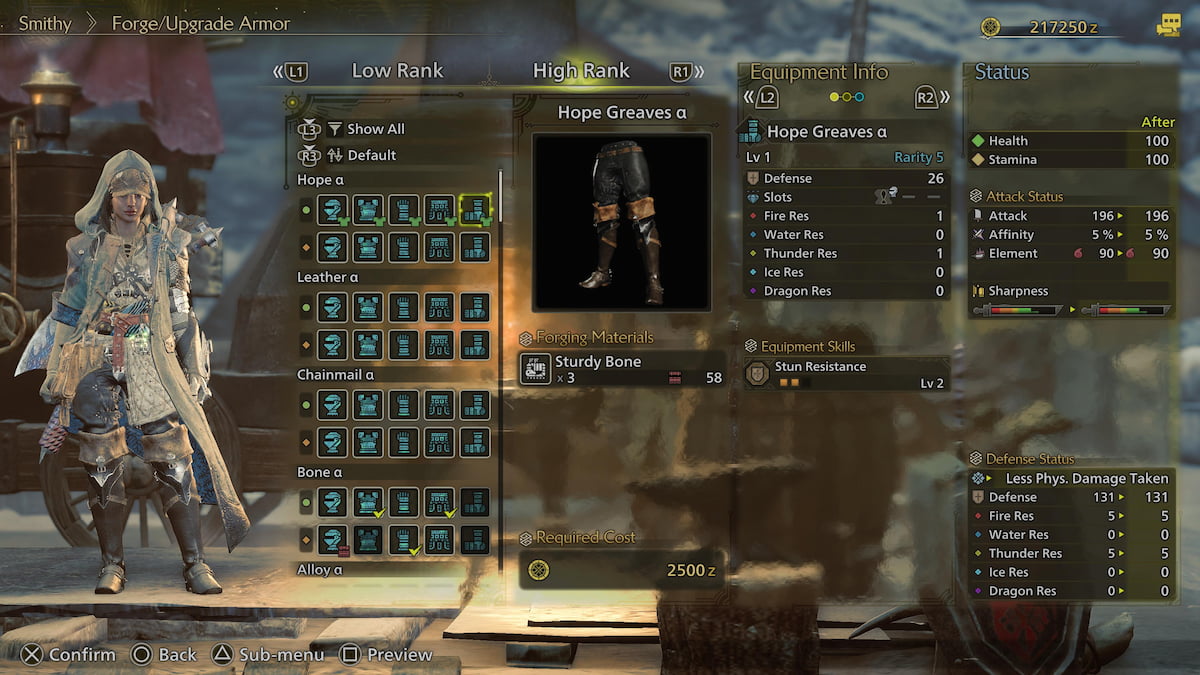Image resolution: width=1200 pixels, height=675 pixels.
Task: Switch to the Low Rank tab
Action: click(x=397, y=71)
